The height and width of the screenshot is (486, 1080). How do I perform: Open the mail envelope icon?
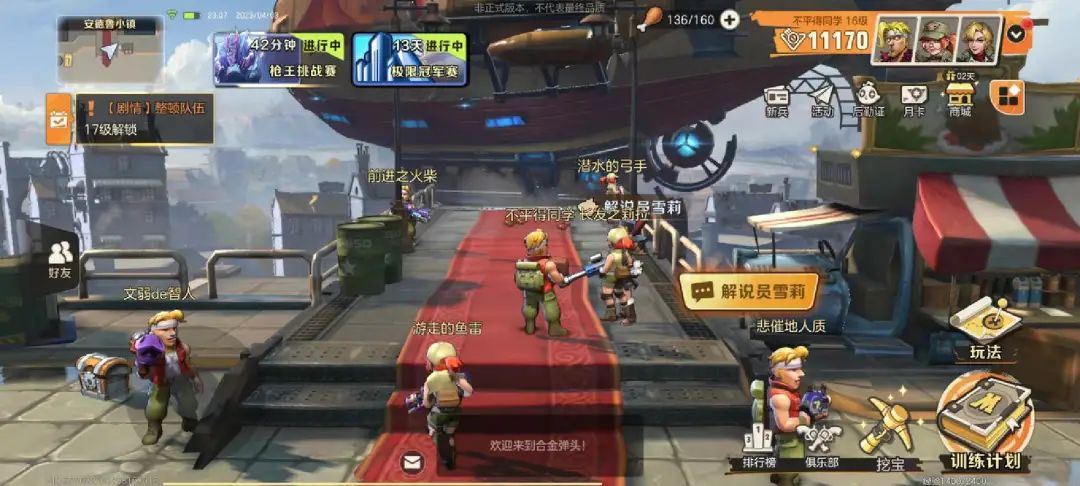coord(412,462)
